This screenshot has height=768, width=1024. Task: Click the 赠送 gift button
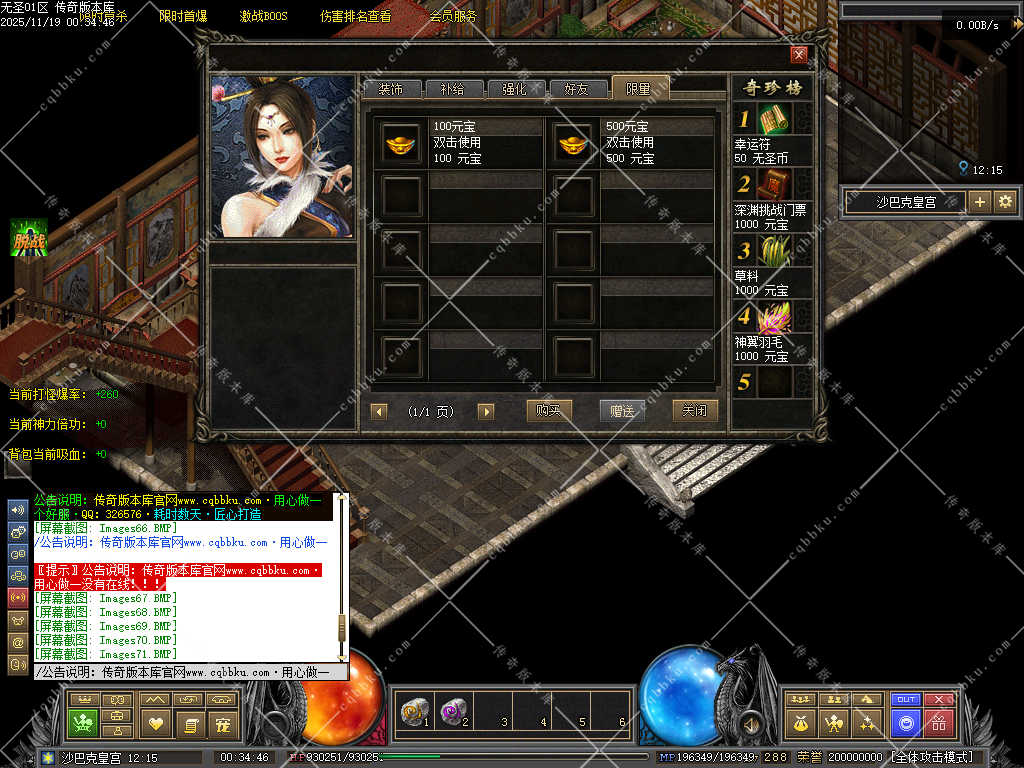point(622,410)
